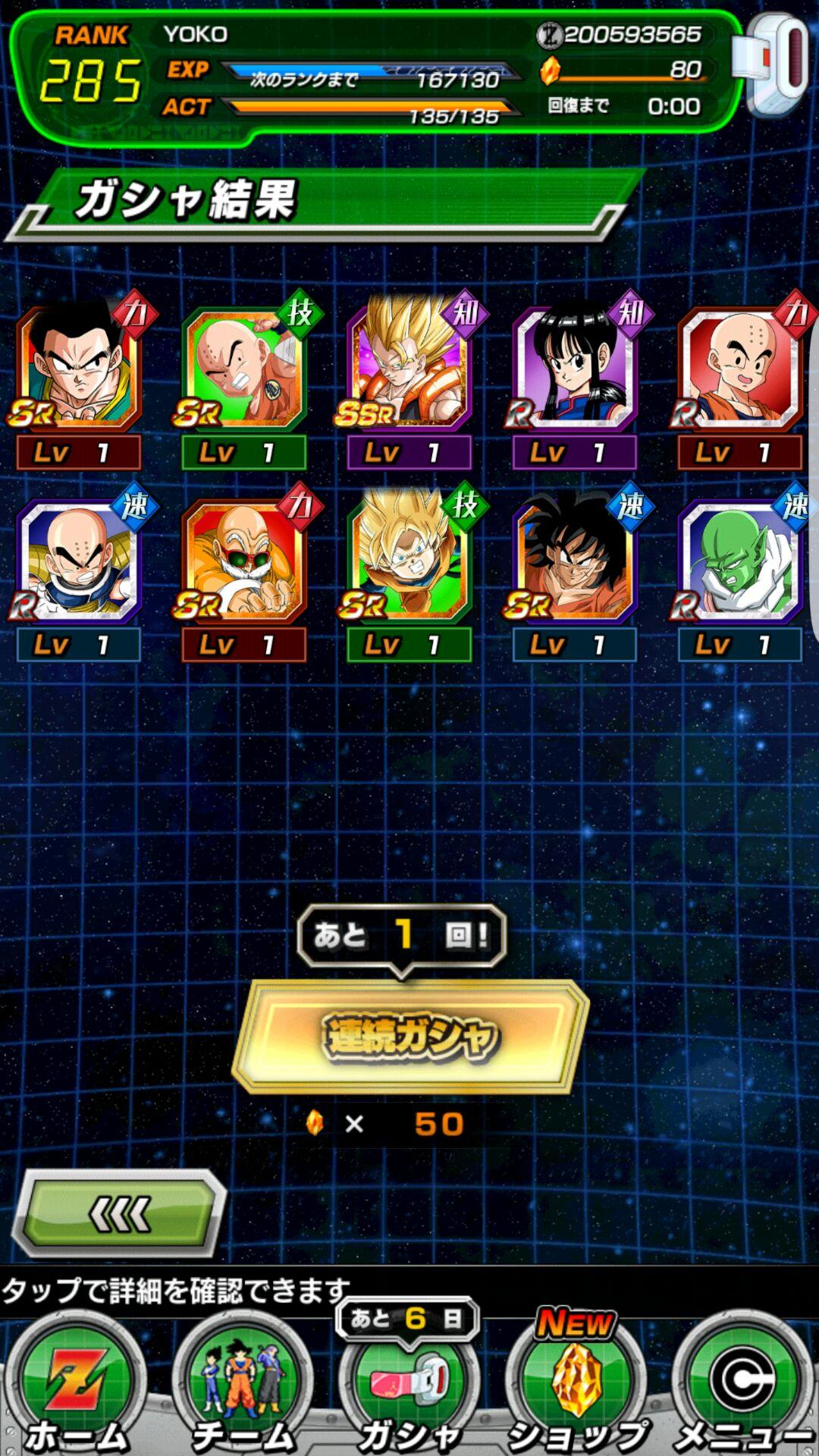Screen dimensions: 819x1456
Task: Open the ホーム home menu
Action: click(x=76, y=1386)
